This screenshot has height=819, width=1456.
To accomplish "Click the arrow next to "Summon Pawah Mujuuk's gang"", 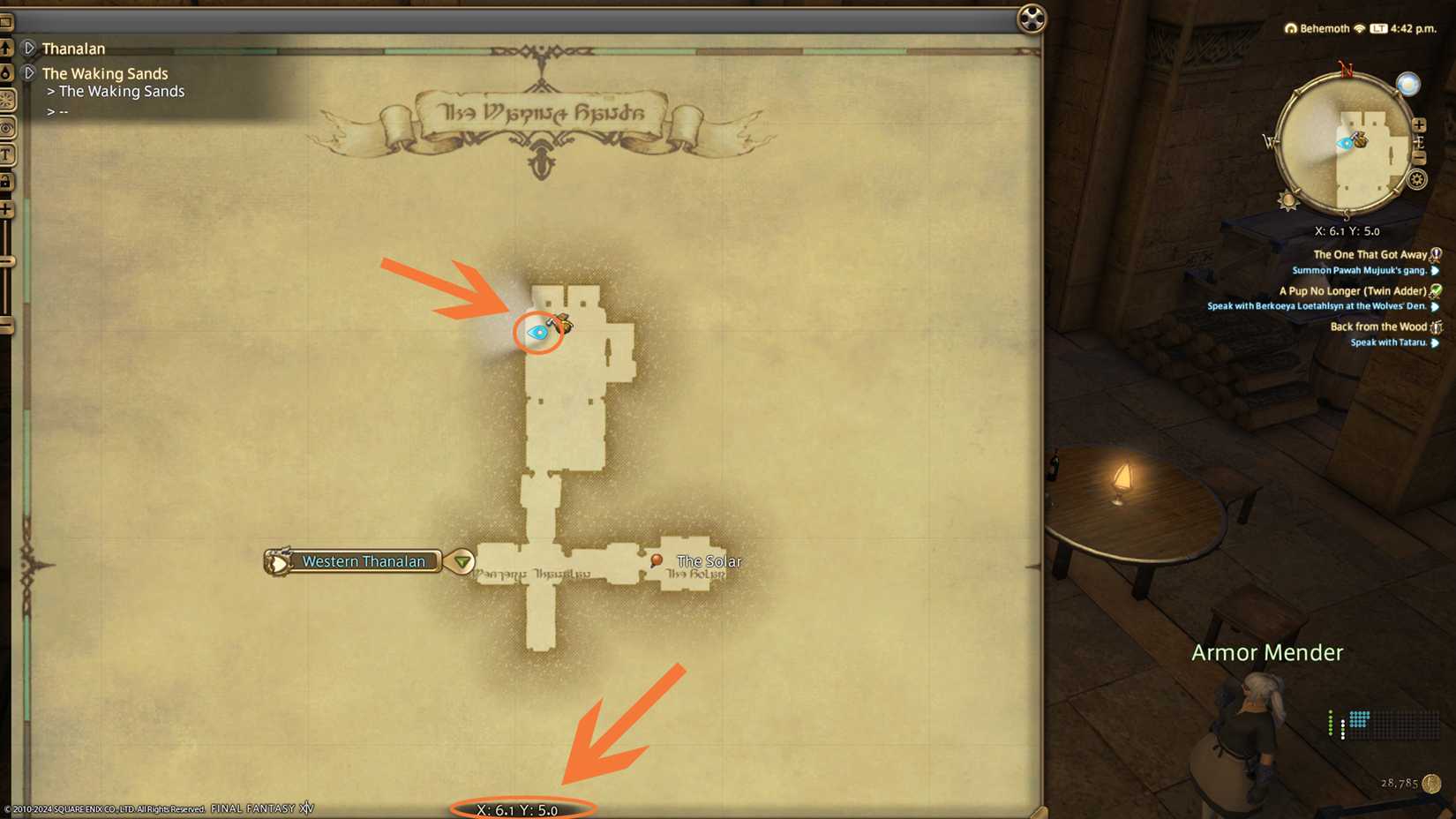I will point(1437,269).
